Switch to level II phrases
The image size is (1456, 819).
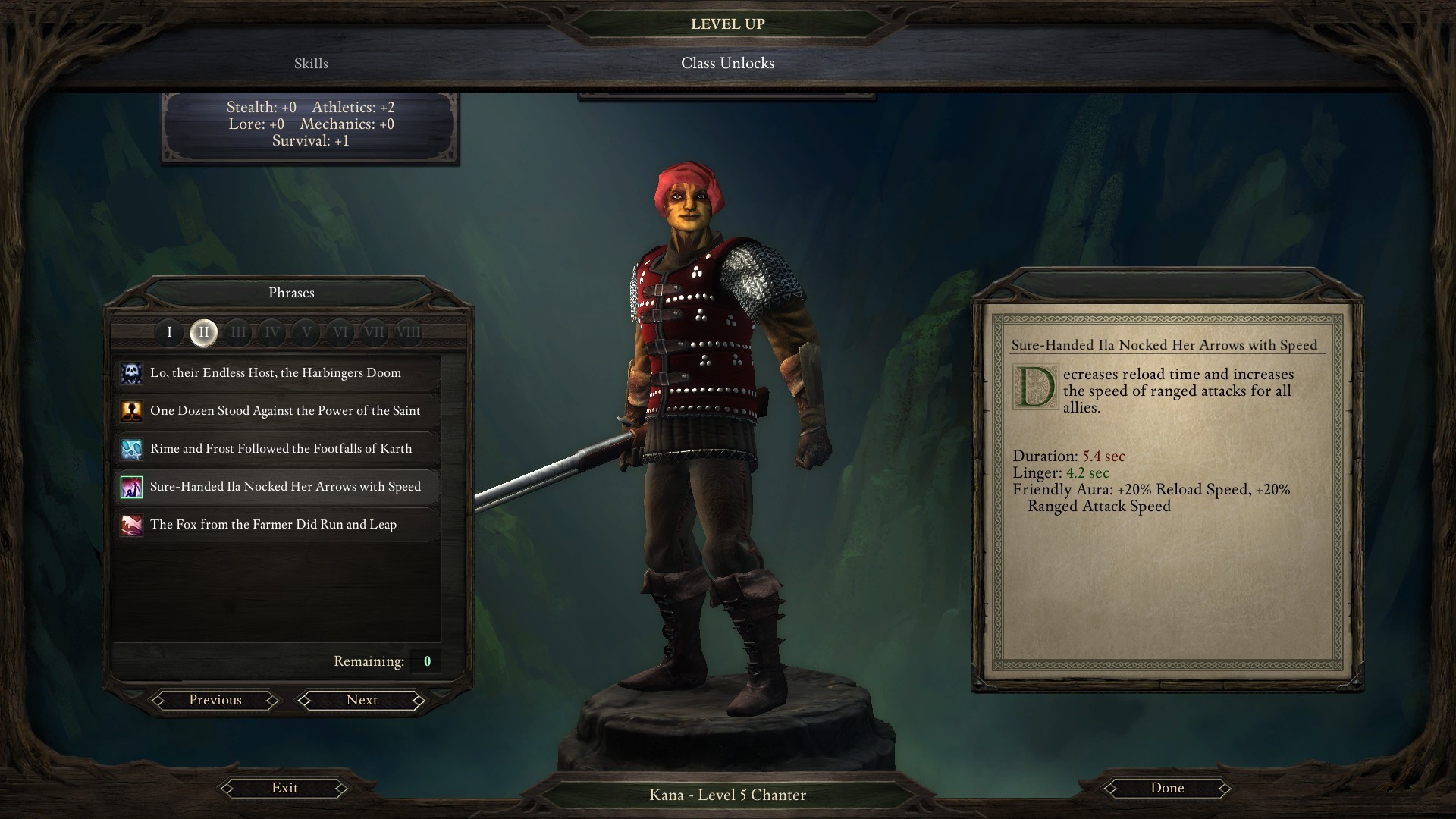click(x=203, y=332)
